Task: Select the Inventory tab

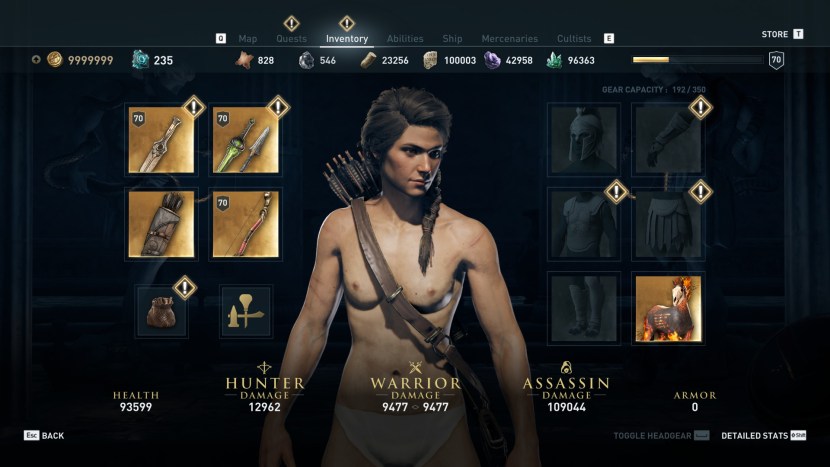Action: 347,39
